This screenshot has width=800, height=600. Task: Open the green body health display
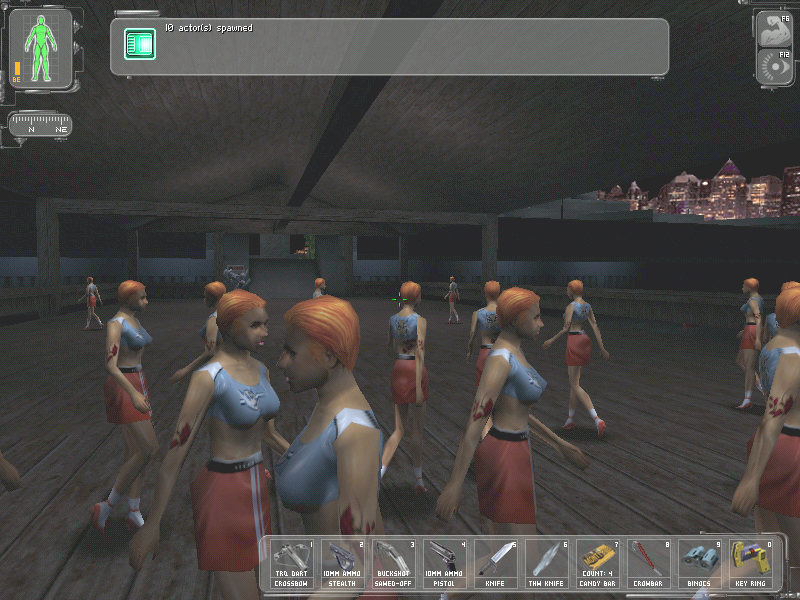point(41,49)
